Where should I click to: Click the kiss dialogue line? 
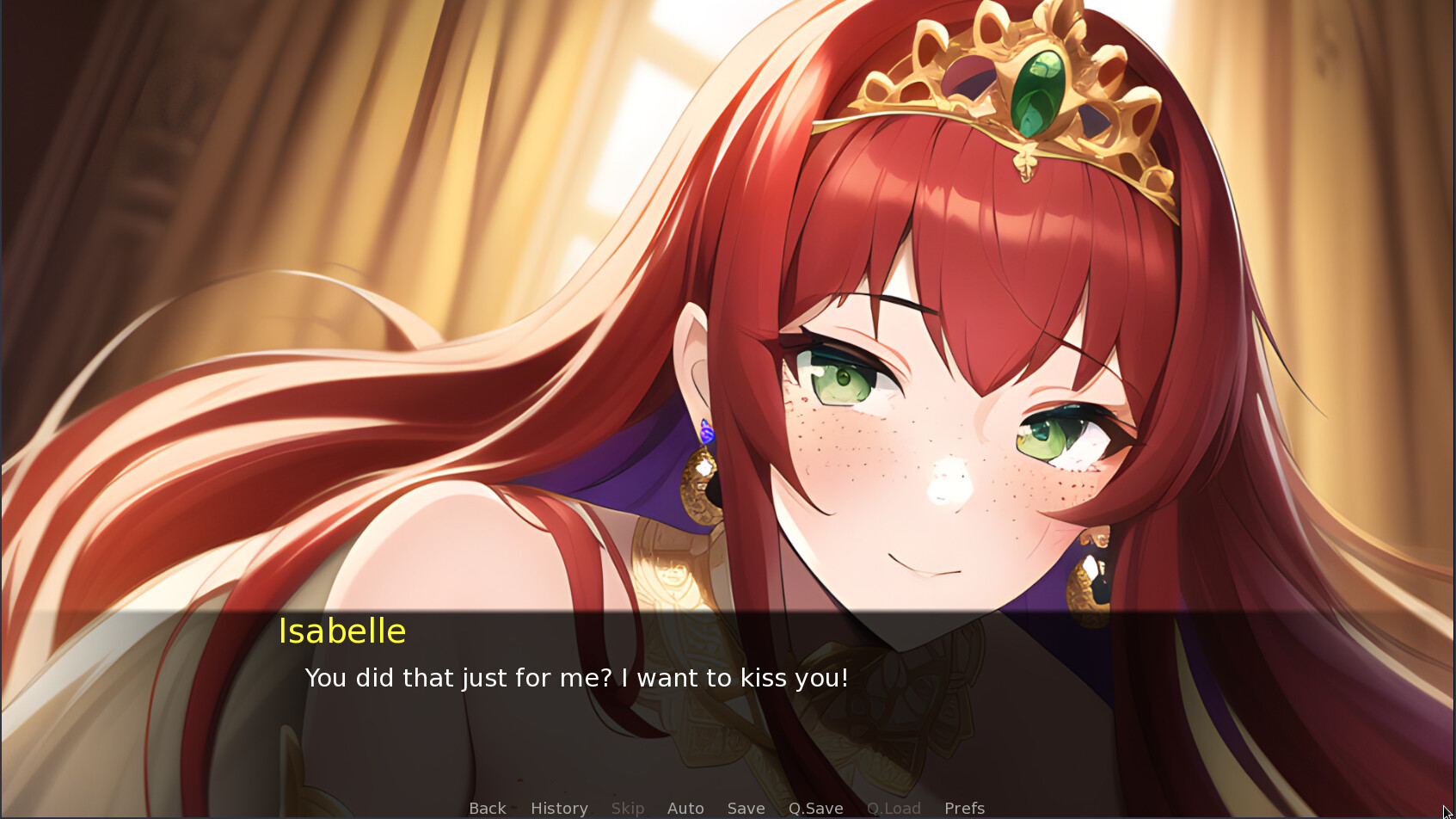576,678
